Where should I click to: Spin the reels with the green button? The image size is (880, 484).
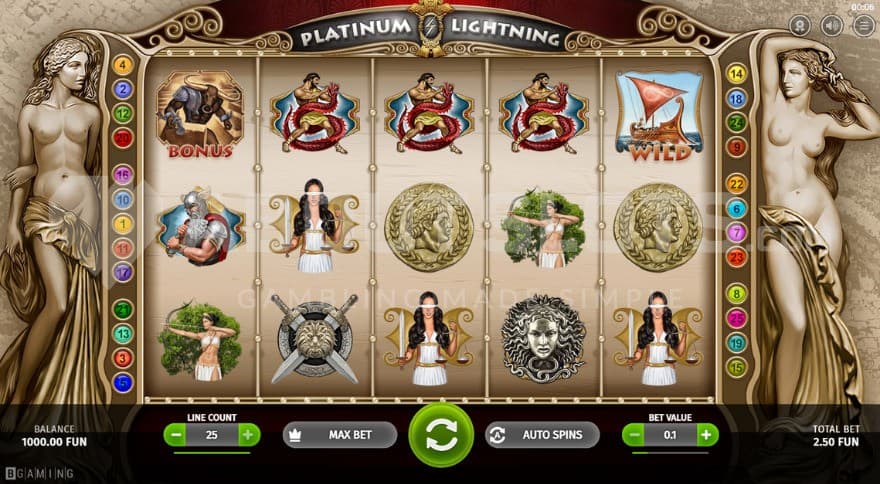pos(441,434)
